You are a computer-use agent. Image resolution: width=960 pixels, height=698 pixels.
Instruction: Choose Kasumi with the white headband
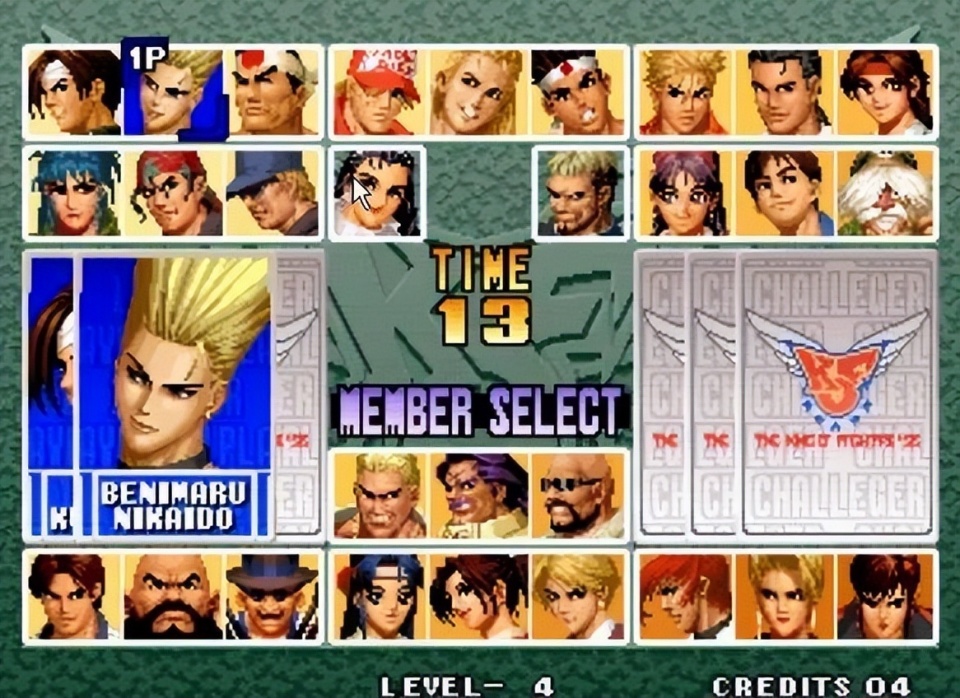(x=378, y=597)
